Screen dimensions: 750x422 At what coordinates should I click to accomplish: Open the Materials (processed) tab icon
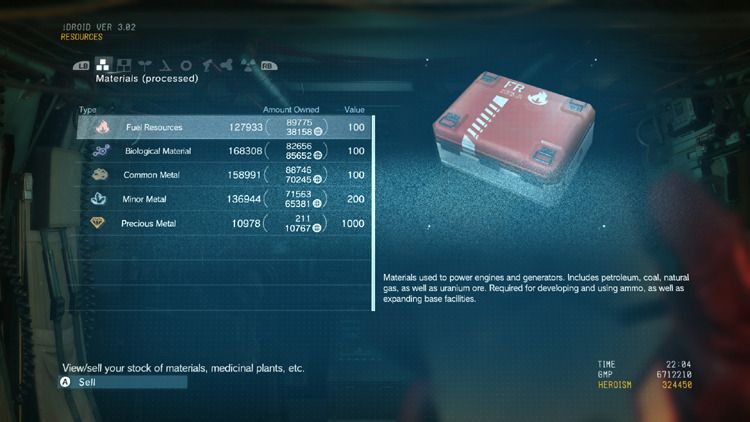coord(104,65)
